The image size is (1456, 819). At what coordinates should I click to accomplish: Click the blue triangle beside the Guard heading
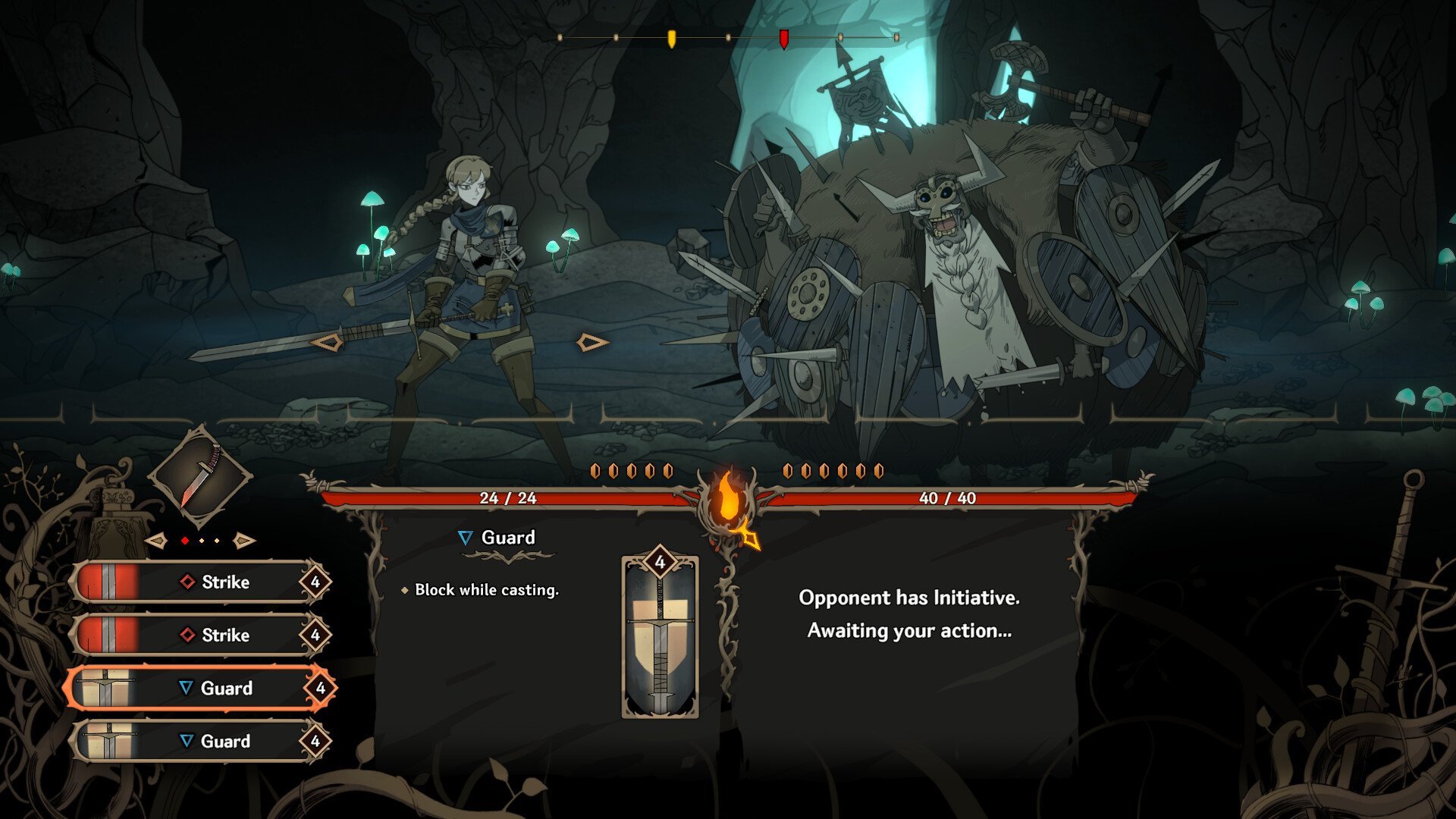(x=464, y=538)
